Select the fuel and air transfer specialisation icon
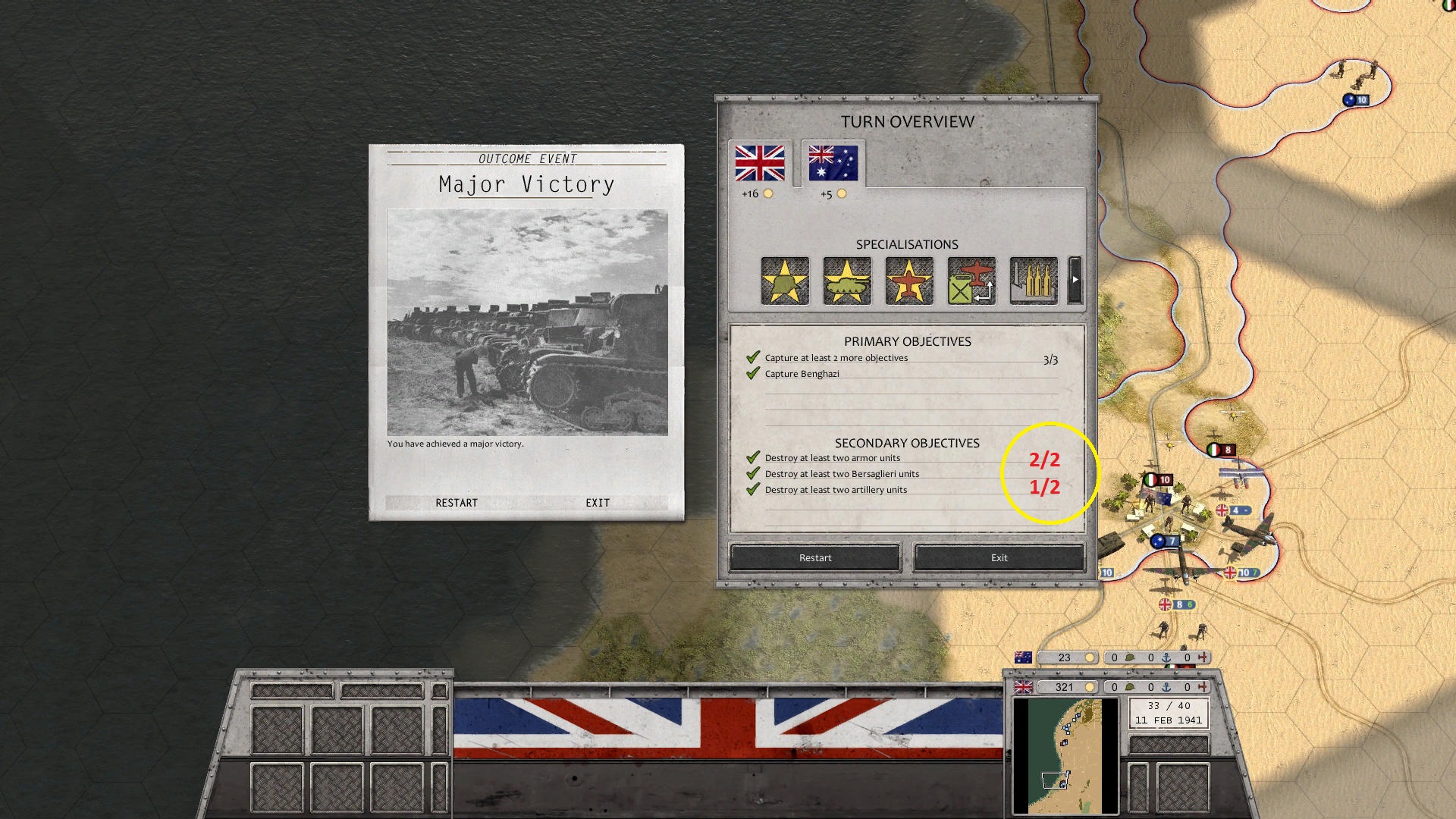The width and height of the screenshot is (1456, 819). (x=971, y=281)
